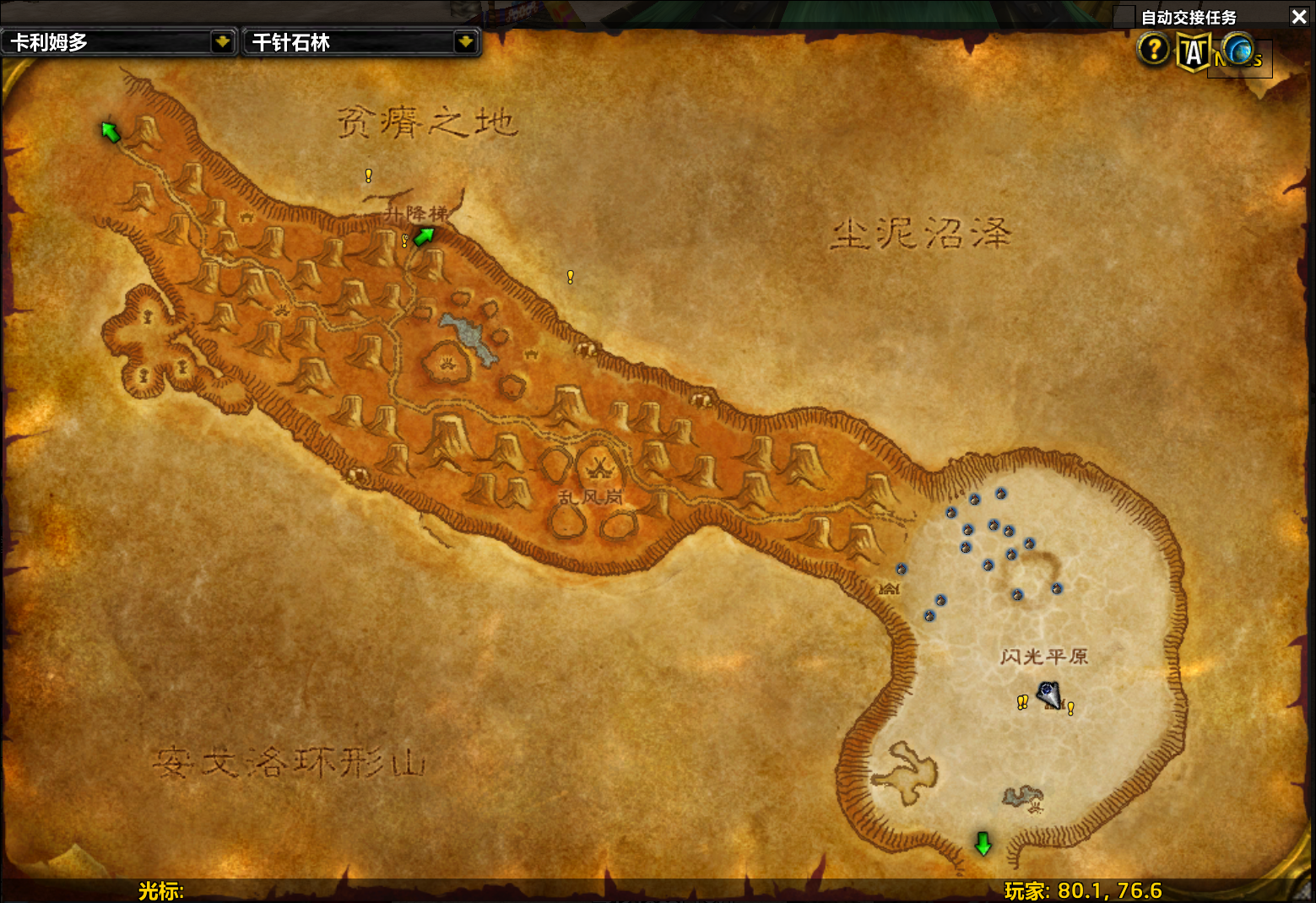Close the world map window

[1299, 17]
